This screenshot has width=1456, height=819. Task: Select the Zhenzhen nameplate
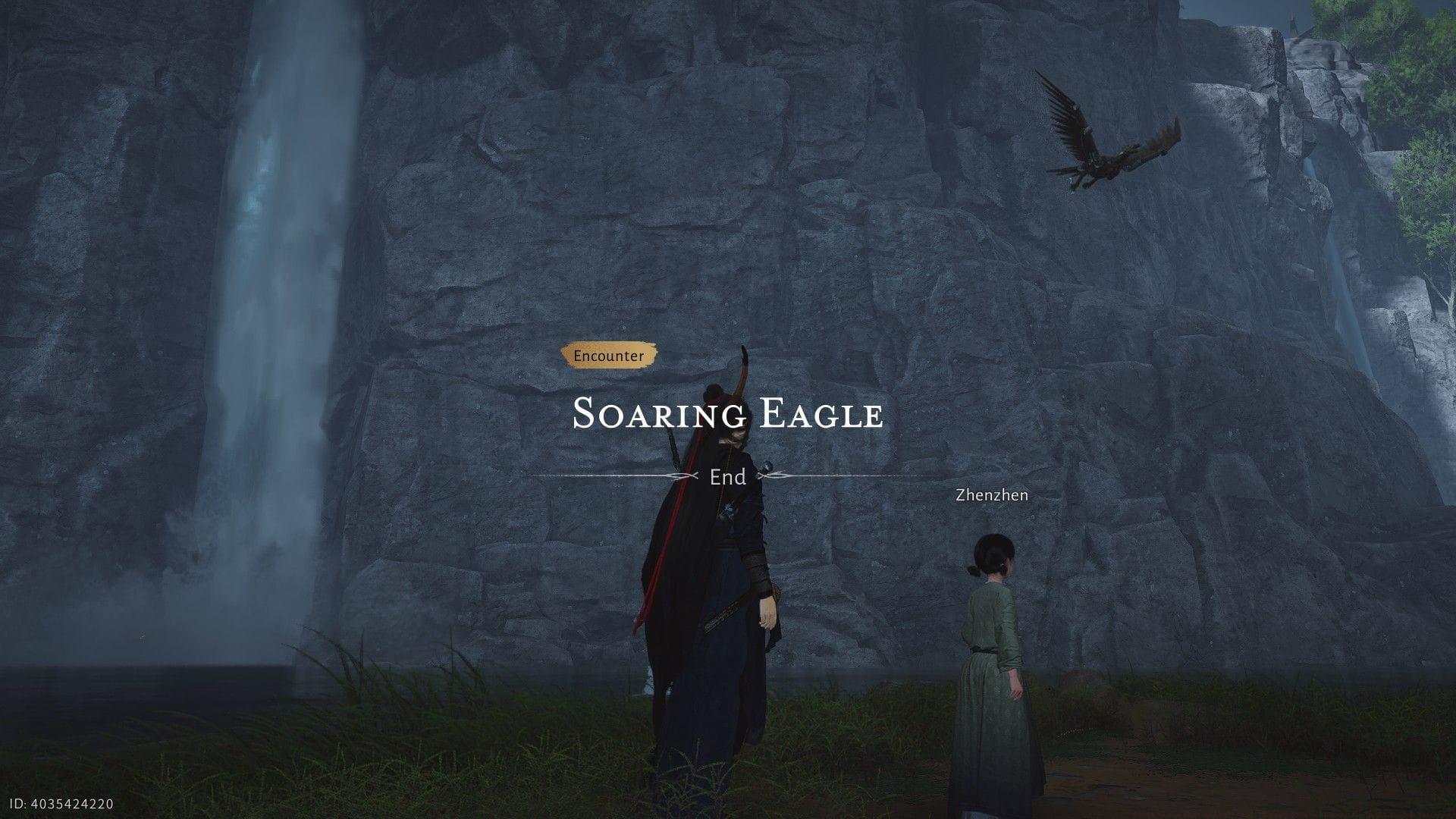pyautogui.click(x=990, y=496)
